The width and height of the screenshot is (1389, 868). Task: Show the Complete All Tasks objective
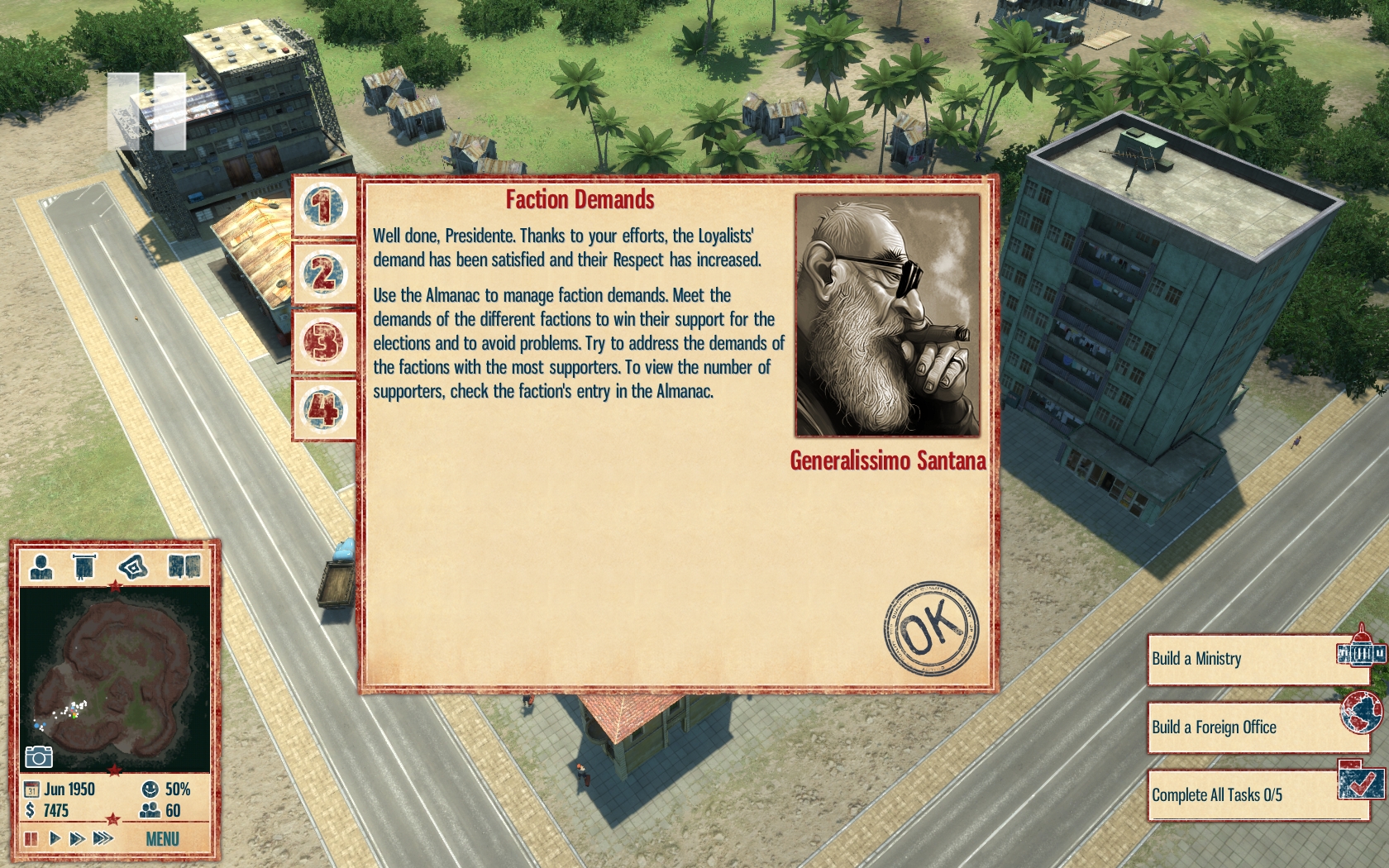(1255, 795)
